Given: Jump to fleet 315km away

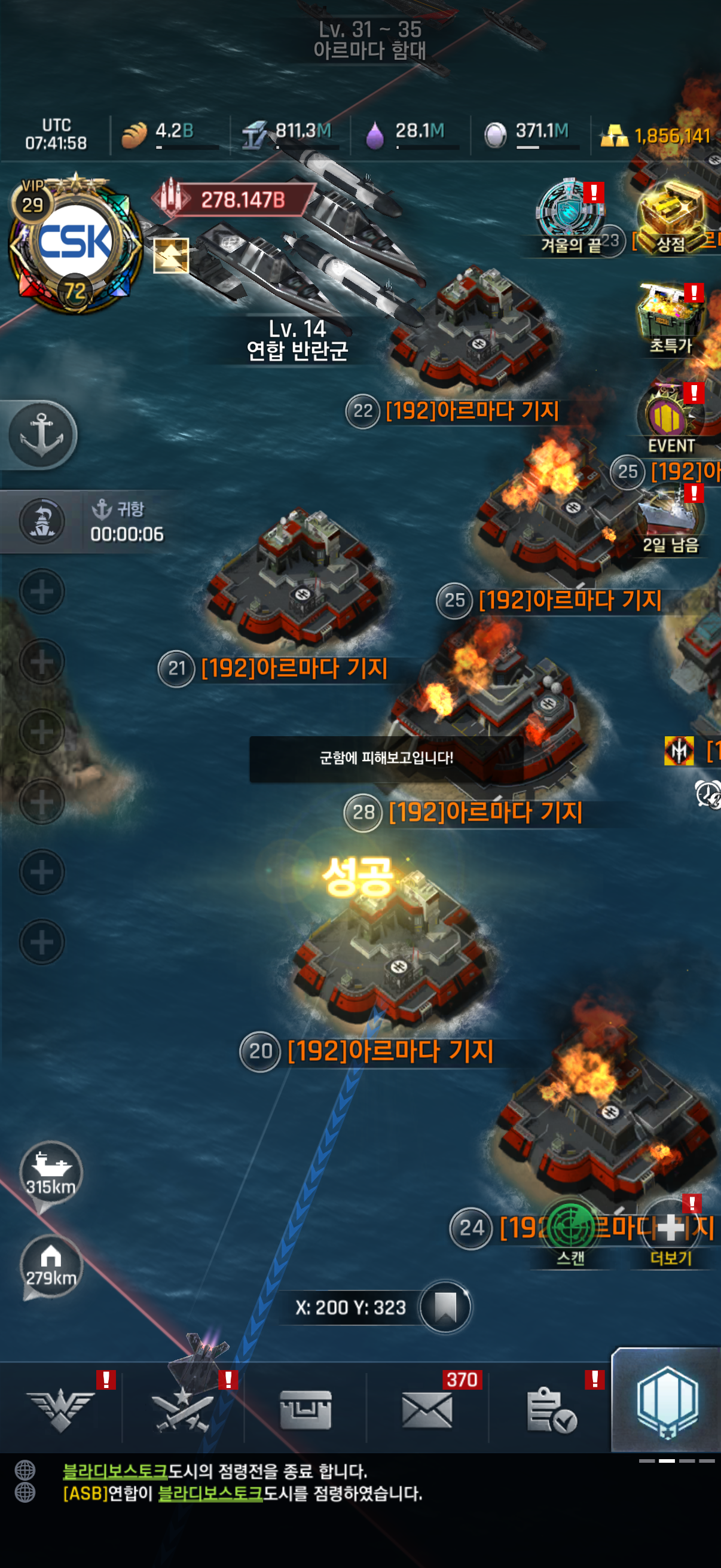Looking at the screenshot, I should coord(50,1172).
